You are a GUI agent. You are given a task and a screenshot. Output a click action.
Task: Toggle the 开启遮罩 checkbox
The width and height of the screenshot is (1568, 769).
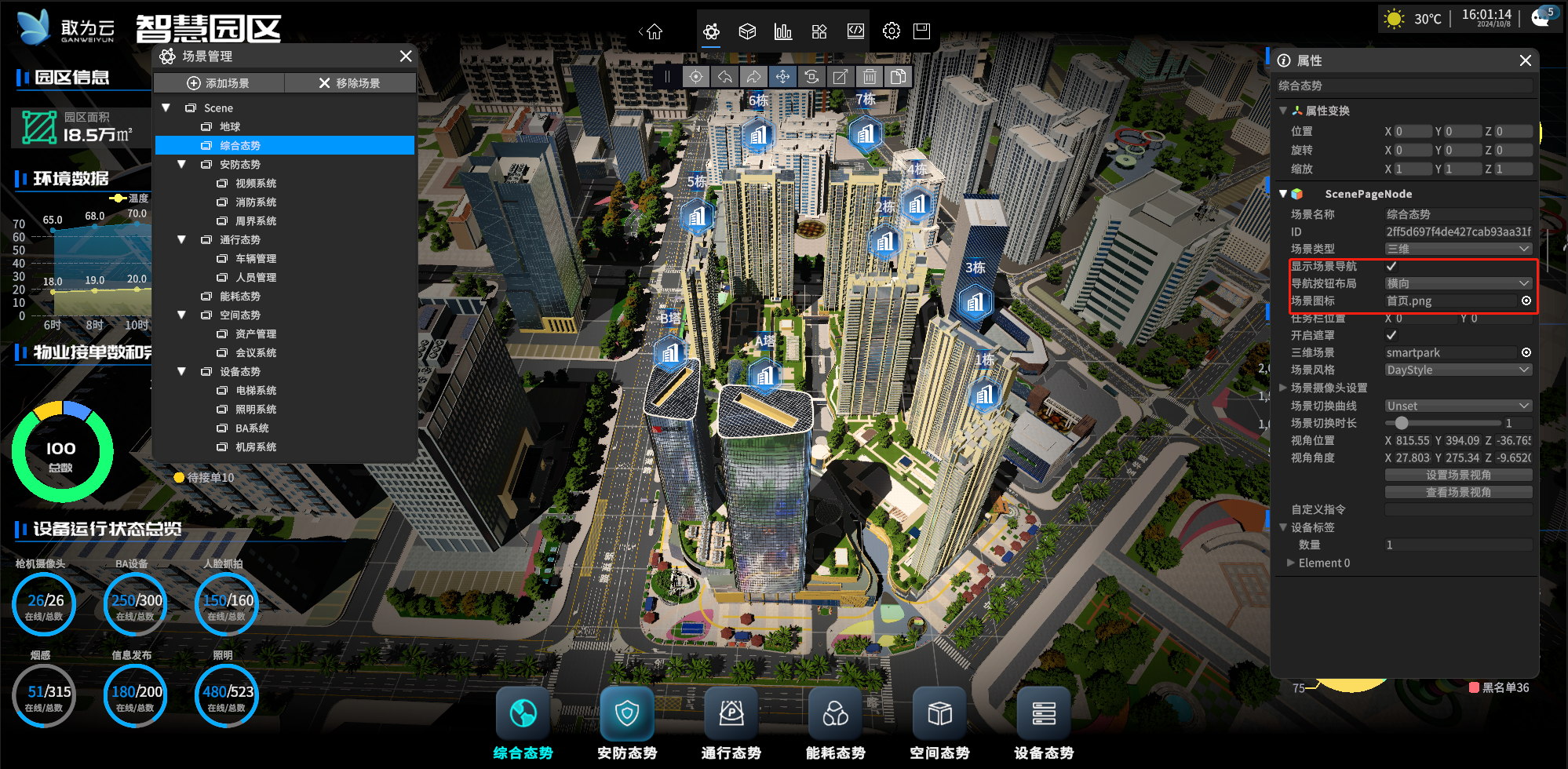pos(1391,336)
